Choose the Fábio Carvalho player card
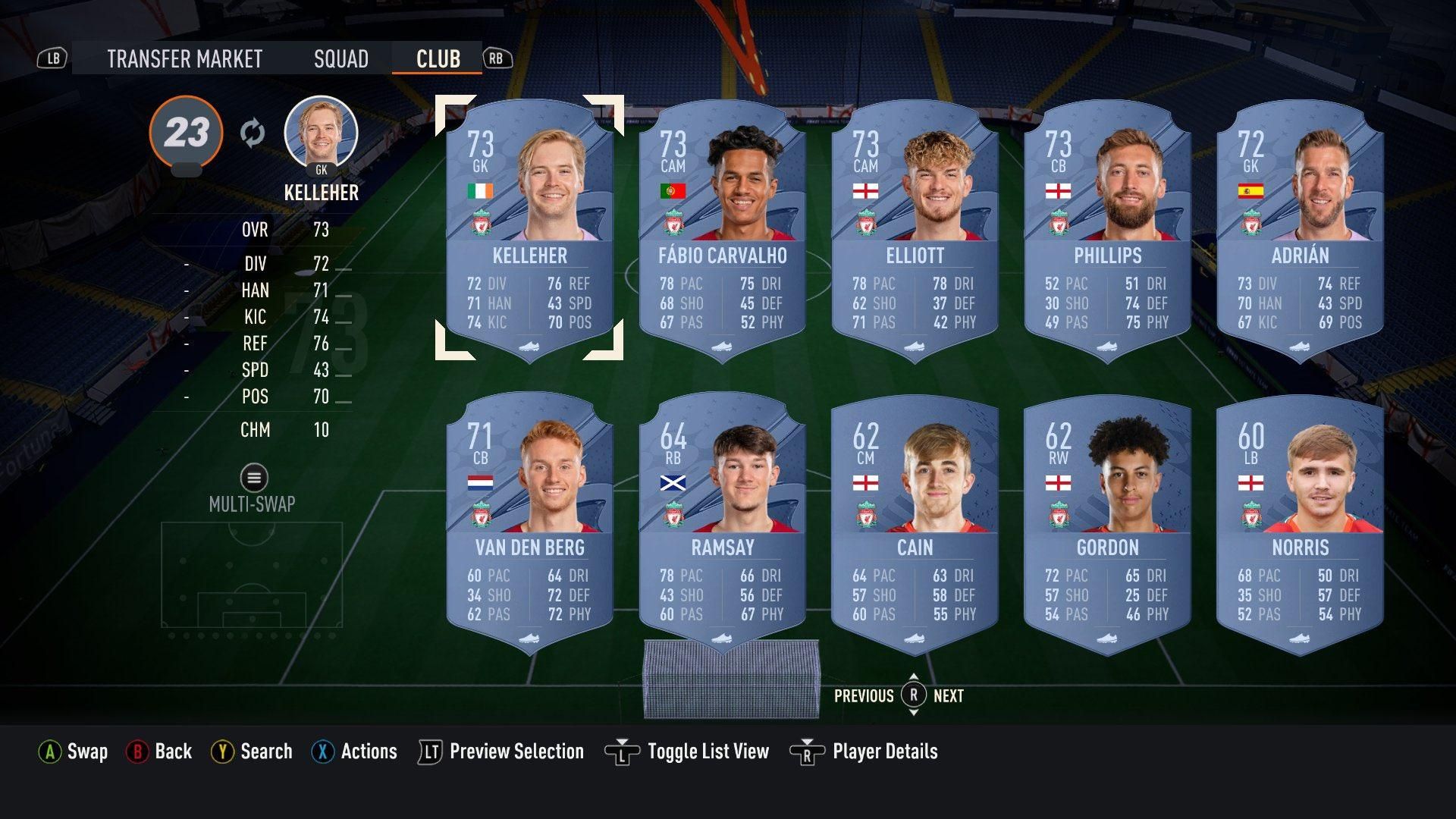The image size is (1456, 819). tap(722, 227)
